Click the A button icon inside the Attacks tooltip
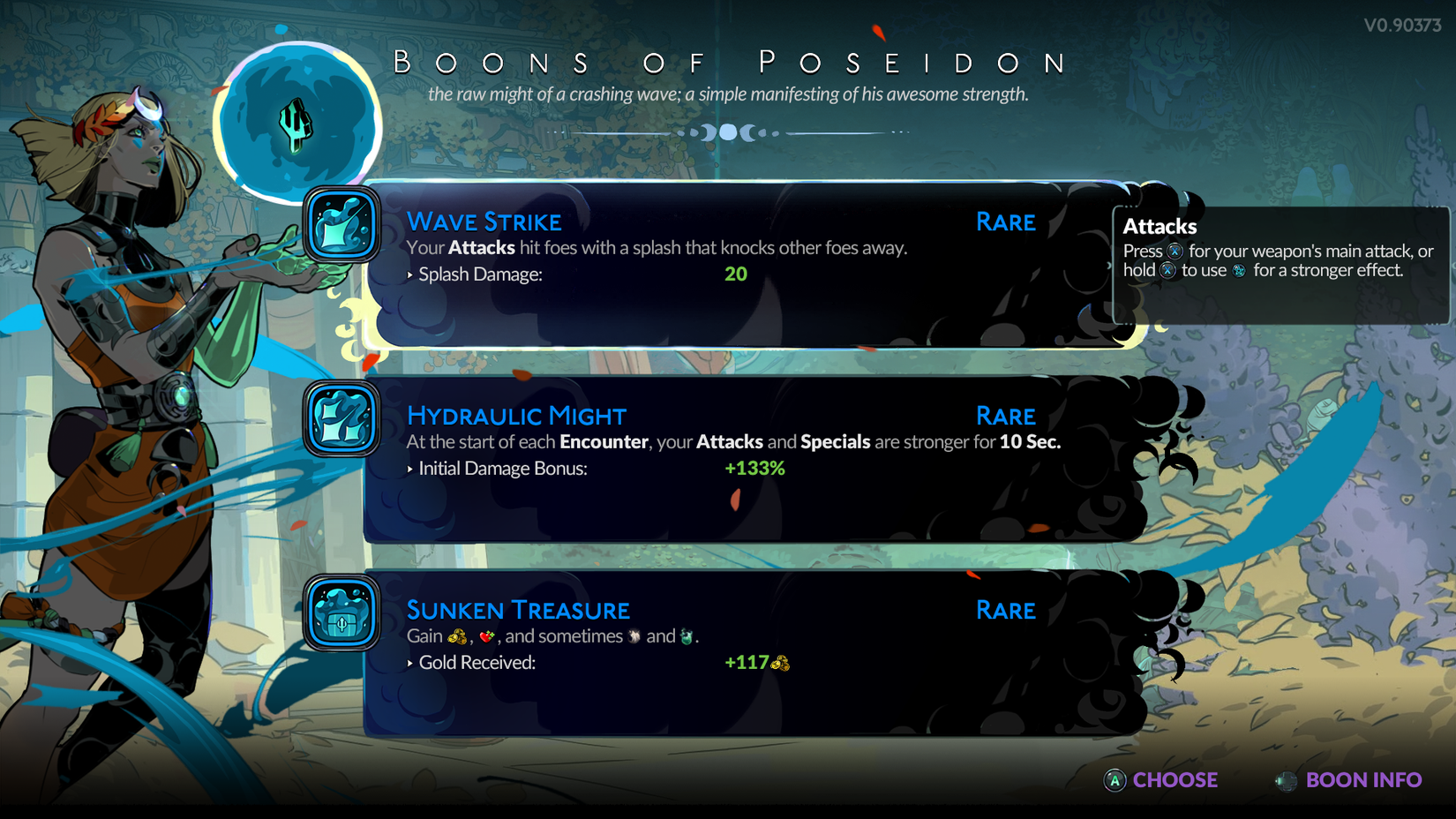This screenshot has height=819, width=1456. 1175,251
